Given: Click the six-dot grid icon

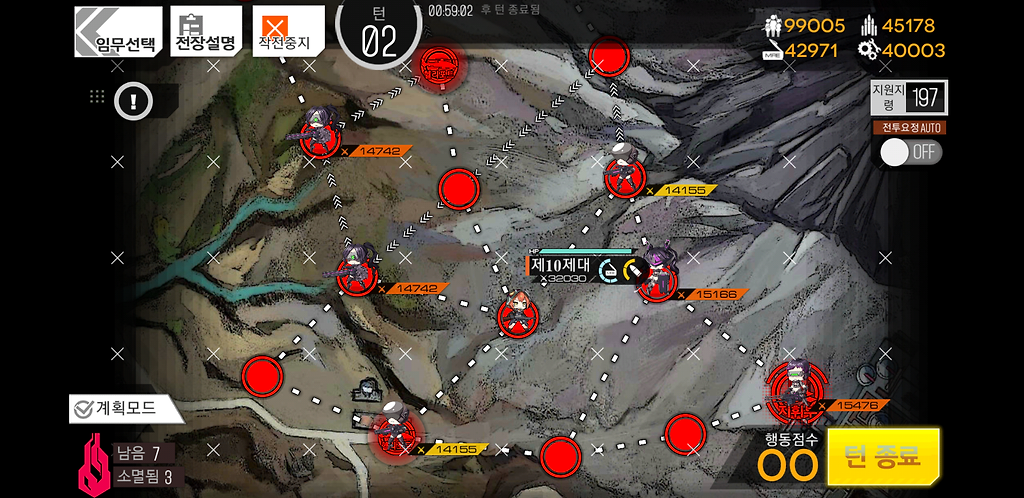Looking at the screenshot, I should 97,97.
